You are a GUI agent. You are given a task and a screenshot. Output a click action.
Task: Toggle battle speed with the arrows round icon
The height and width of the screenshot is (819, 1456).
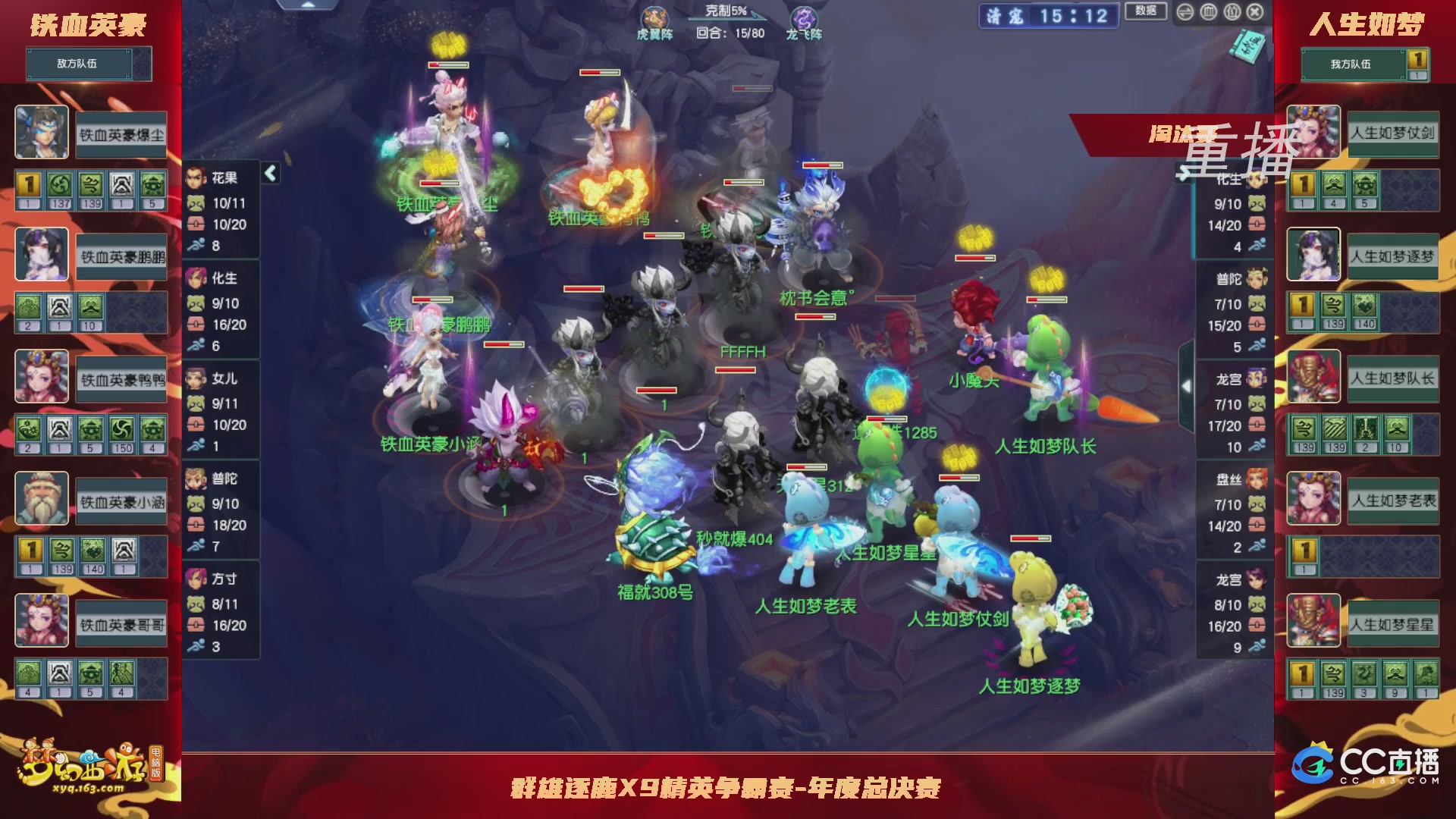click(1185, 12)
